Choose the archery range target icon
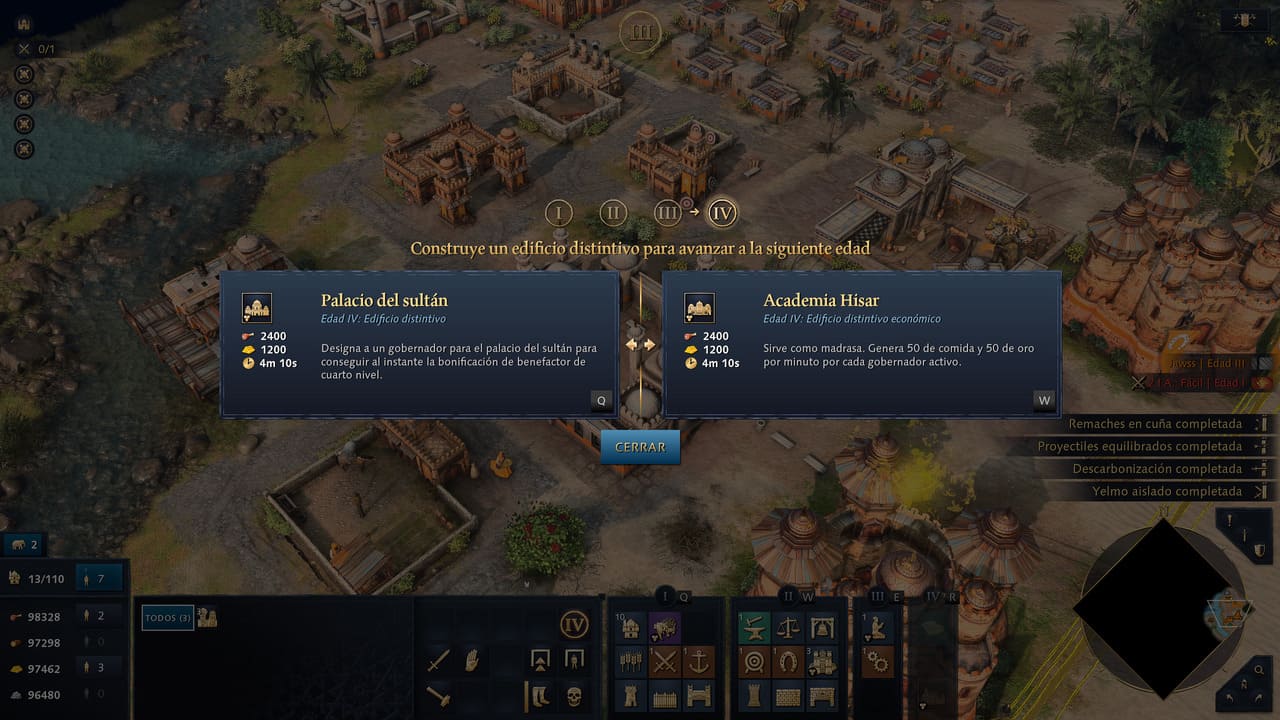The image size is (1280, 720). 754,661
